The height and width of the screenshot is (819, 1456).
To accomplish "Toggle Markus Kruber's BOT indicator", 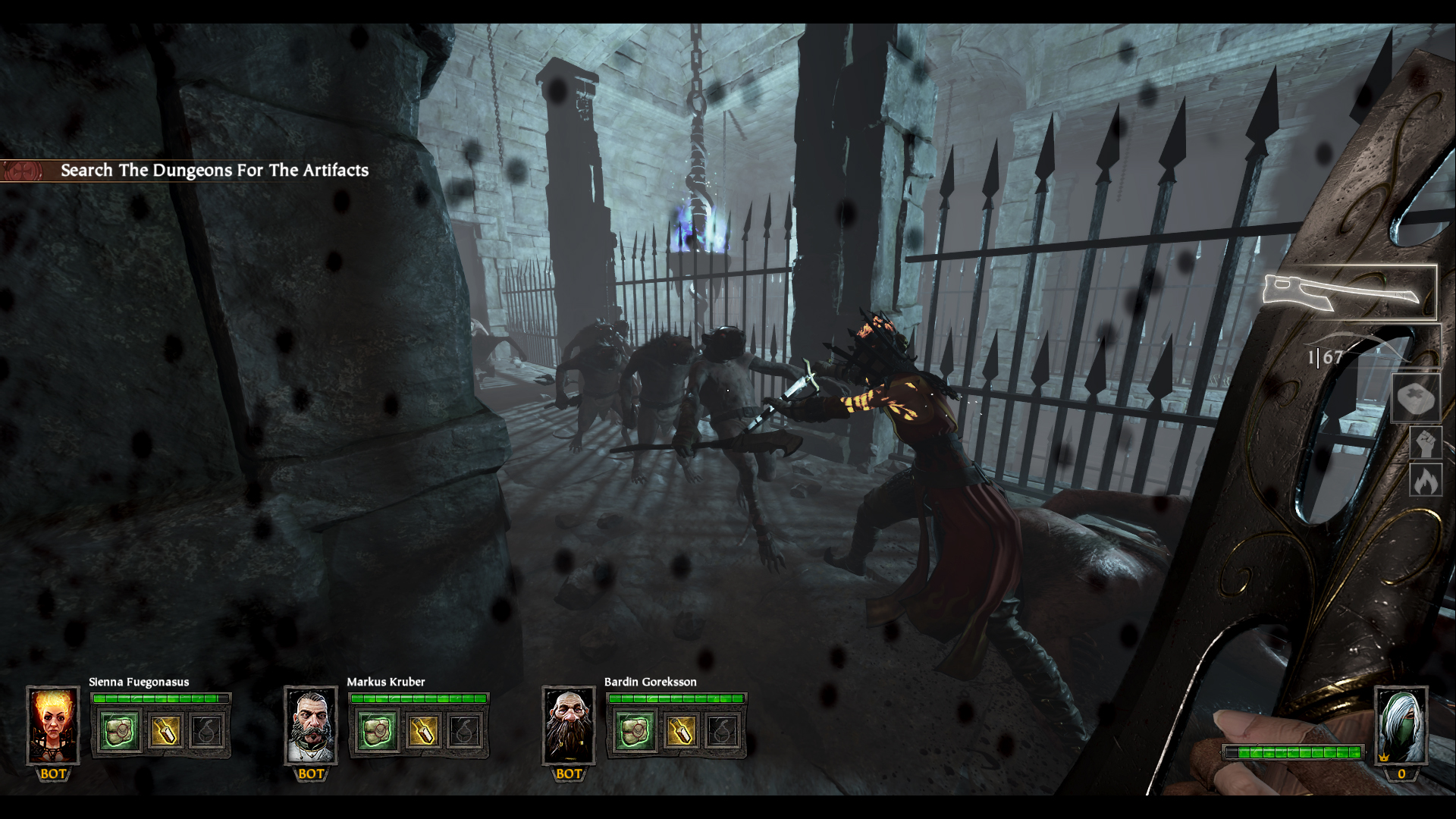I will [311, 776].
